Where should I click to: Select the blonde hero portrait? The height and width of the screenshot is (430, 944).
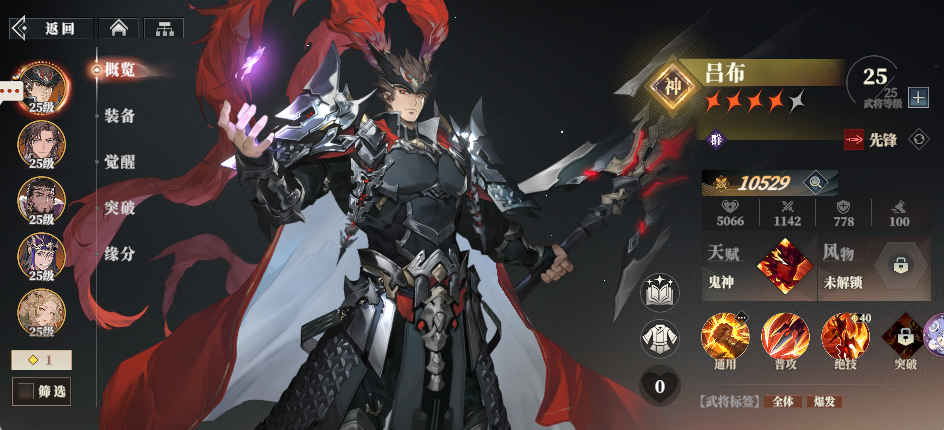click(41, 311)
